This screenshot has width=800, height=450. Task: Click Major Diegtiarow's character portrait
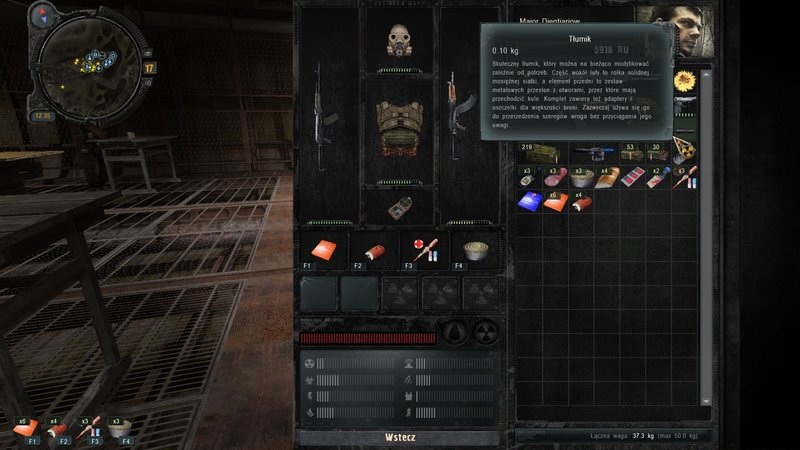point(676,30)
